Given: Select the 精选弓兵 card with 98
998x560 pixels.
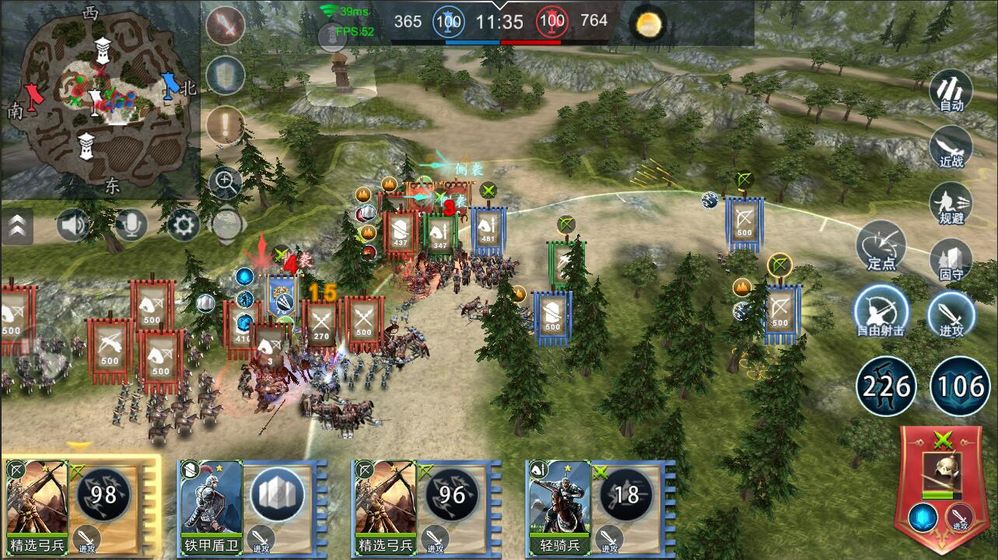Looking at the screenshot, I should click(80, 507).
